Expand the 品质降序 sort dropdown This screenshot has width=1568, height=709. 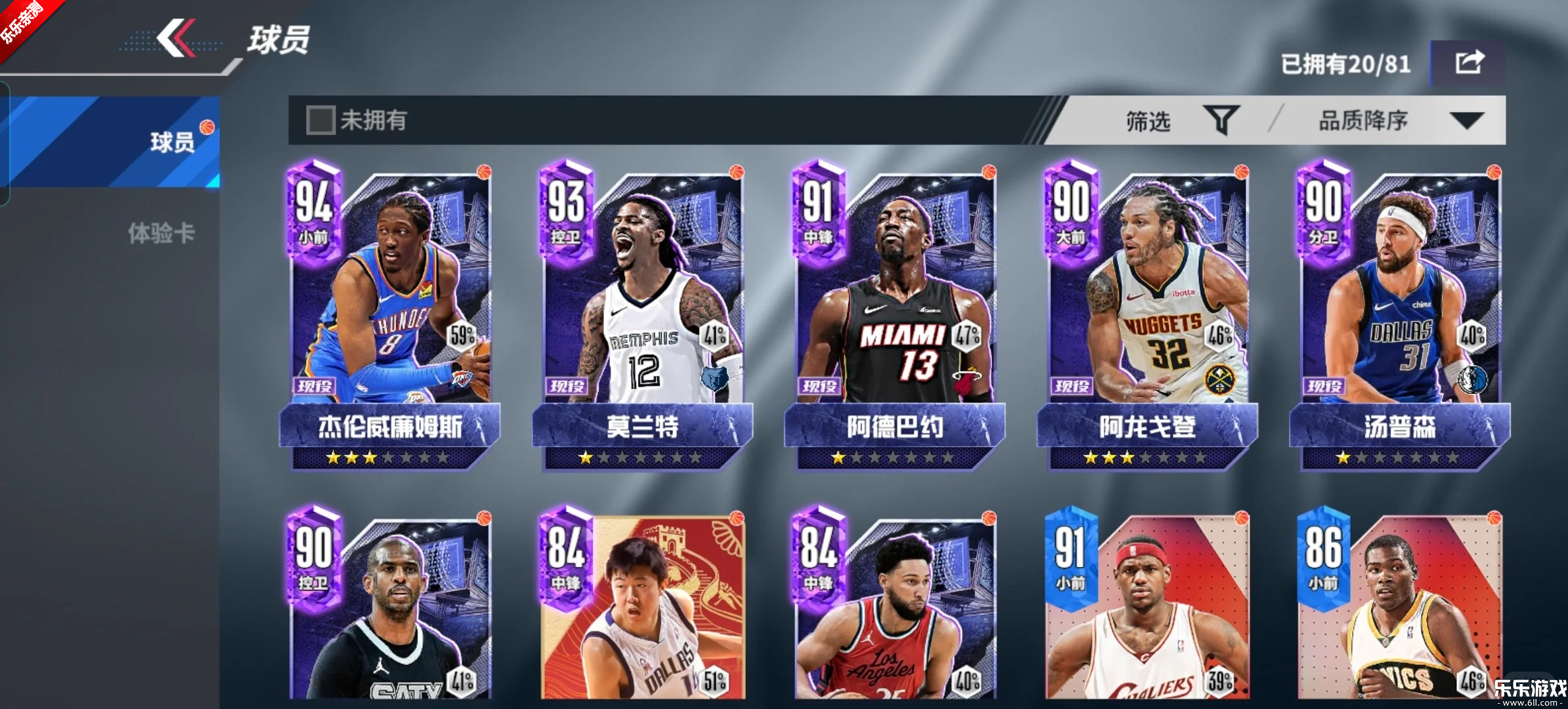point(1399,121)
